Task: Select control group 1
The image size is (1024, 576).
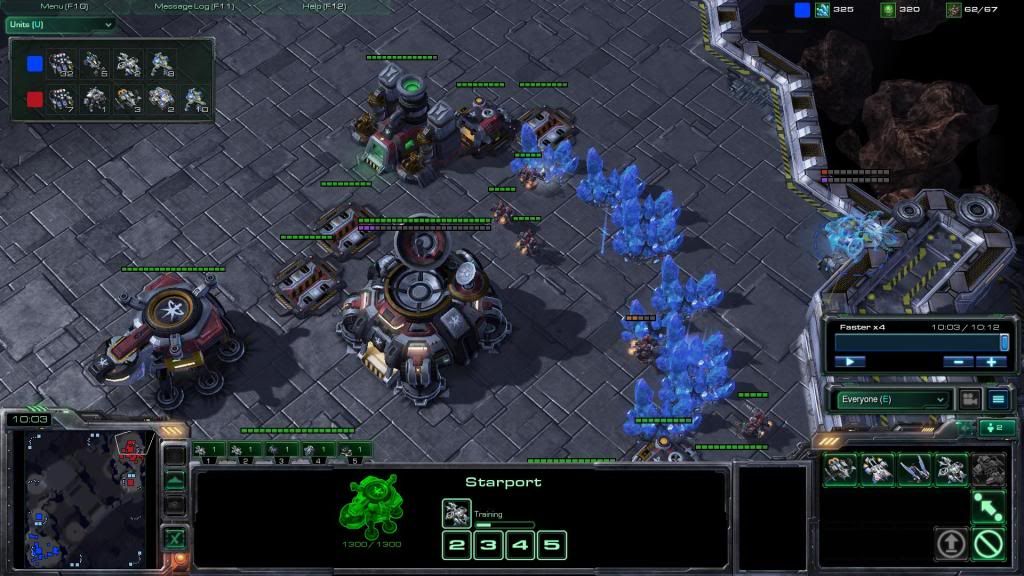Action: point(207,451)
